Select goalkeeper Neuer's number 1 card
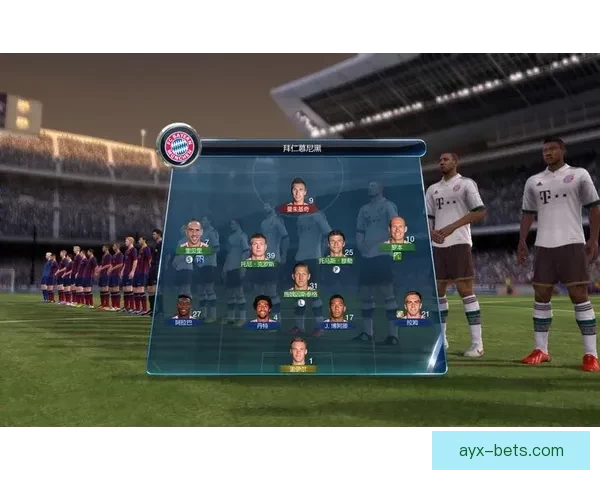The width and height of the screenshot is (600, 480). tap(298, 353)
